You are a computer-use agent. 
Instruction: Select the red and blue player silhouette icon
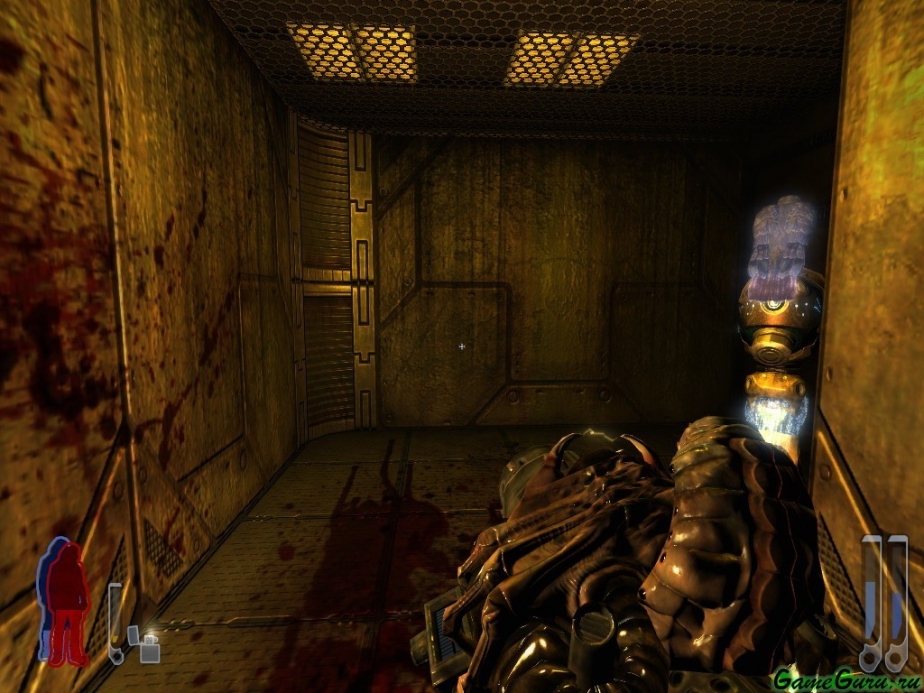point(63,601)
